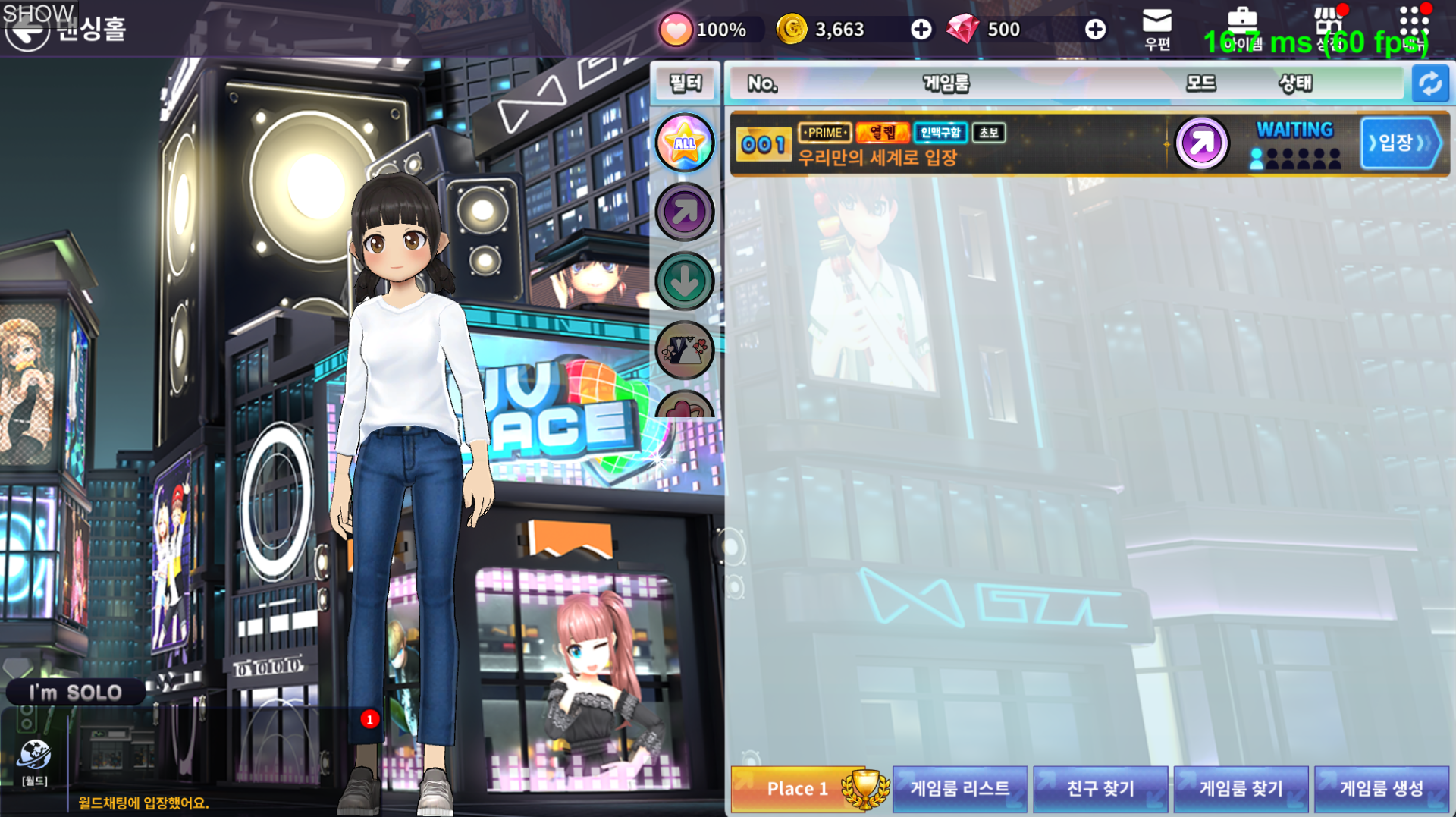1456x817 pixels.
Task: Choose the green down arrow mode filter
Action: click(685, 281)
